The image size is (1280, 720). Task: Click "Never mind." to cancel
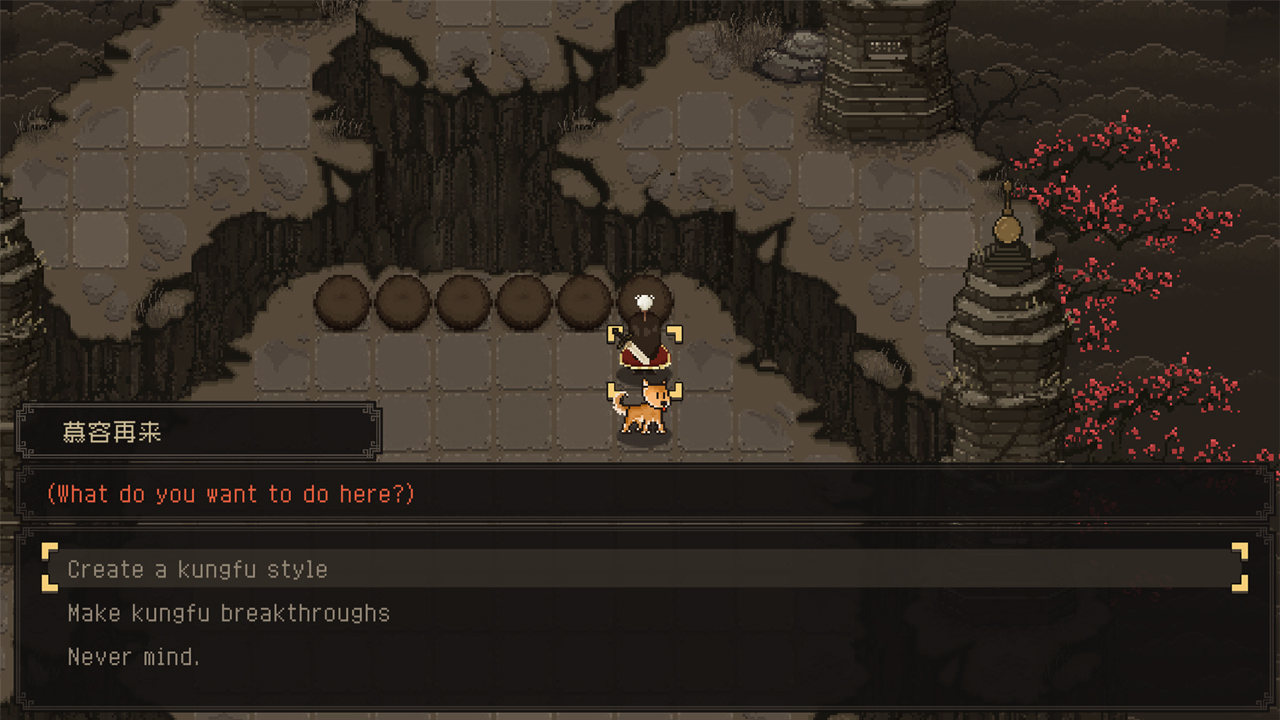tap(134, 656)
